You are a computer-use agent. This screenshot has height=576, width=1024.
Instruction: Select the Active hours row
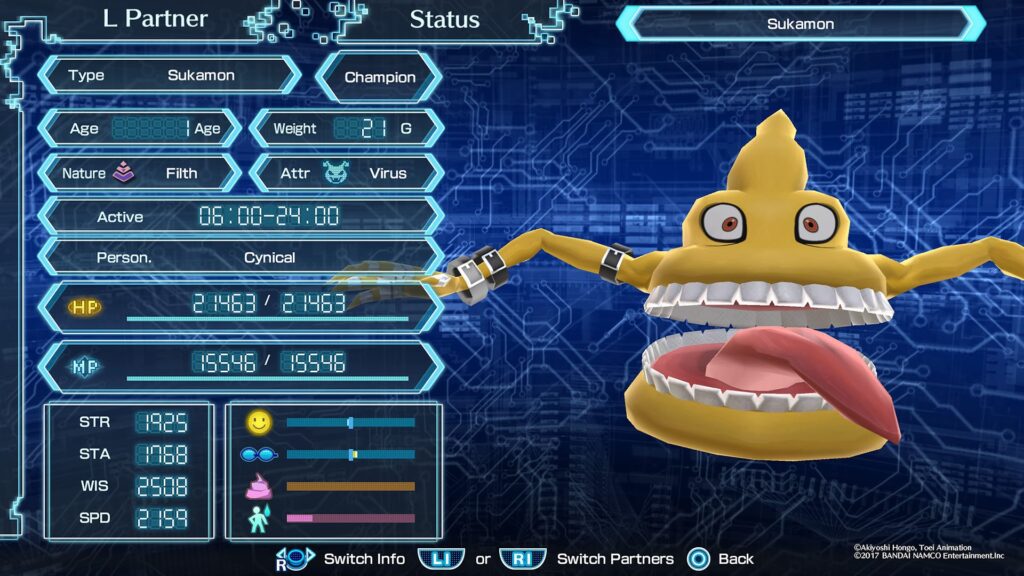point(240,216)
